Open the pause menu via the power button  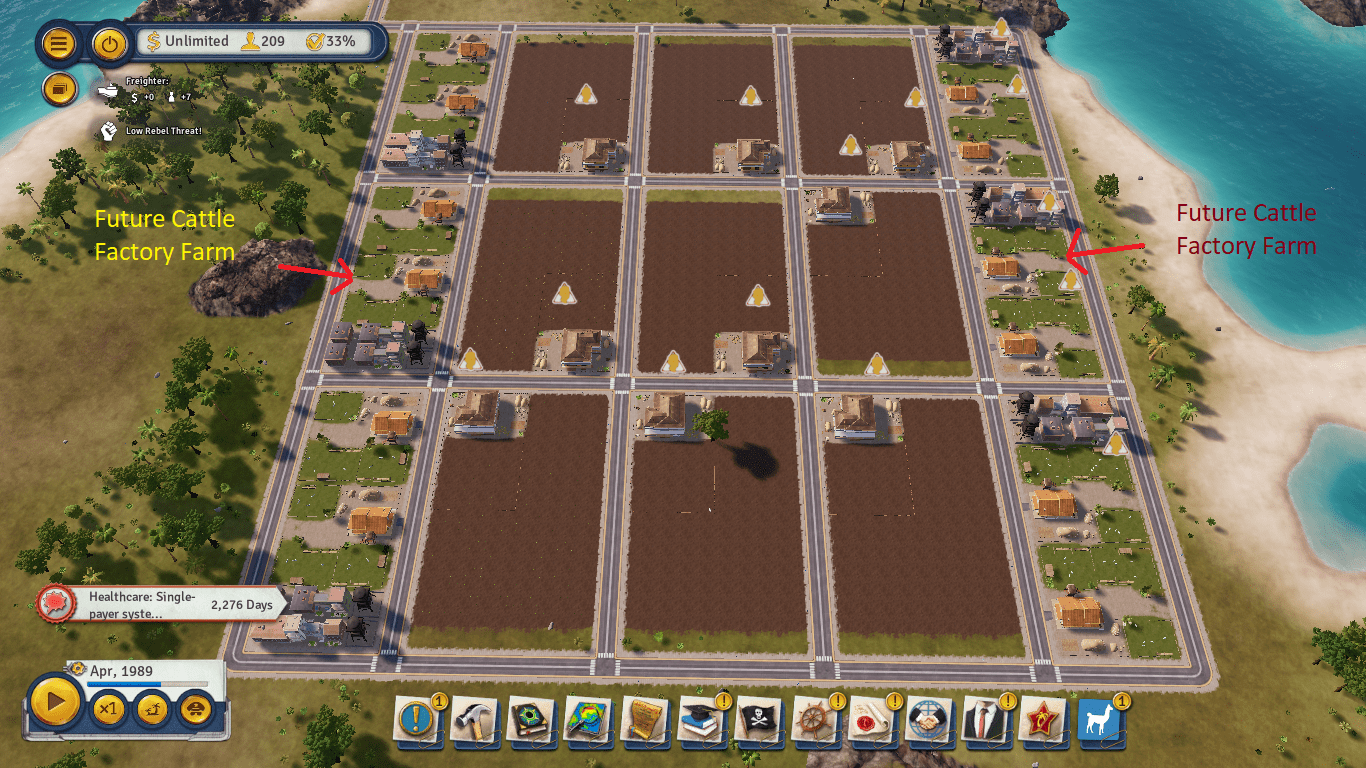(x=109, y=44)
